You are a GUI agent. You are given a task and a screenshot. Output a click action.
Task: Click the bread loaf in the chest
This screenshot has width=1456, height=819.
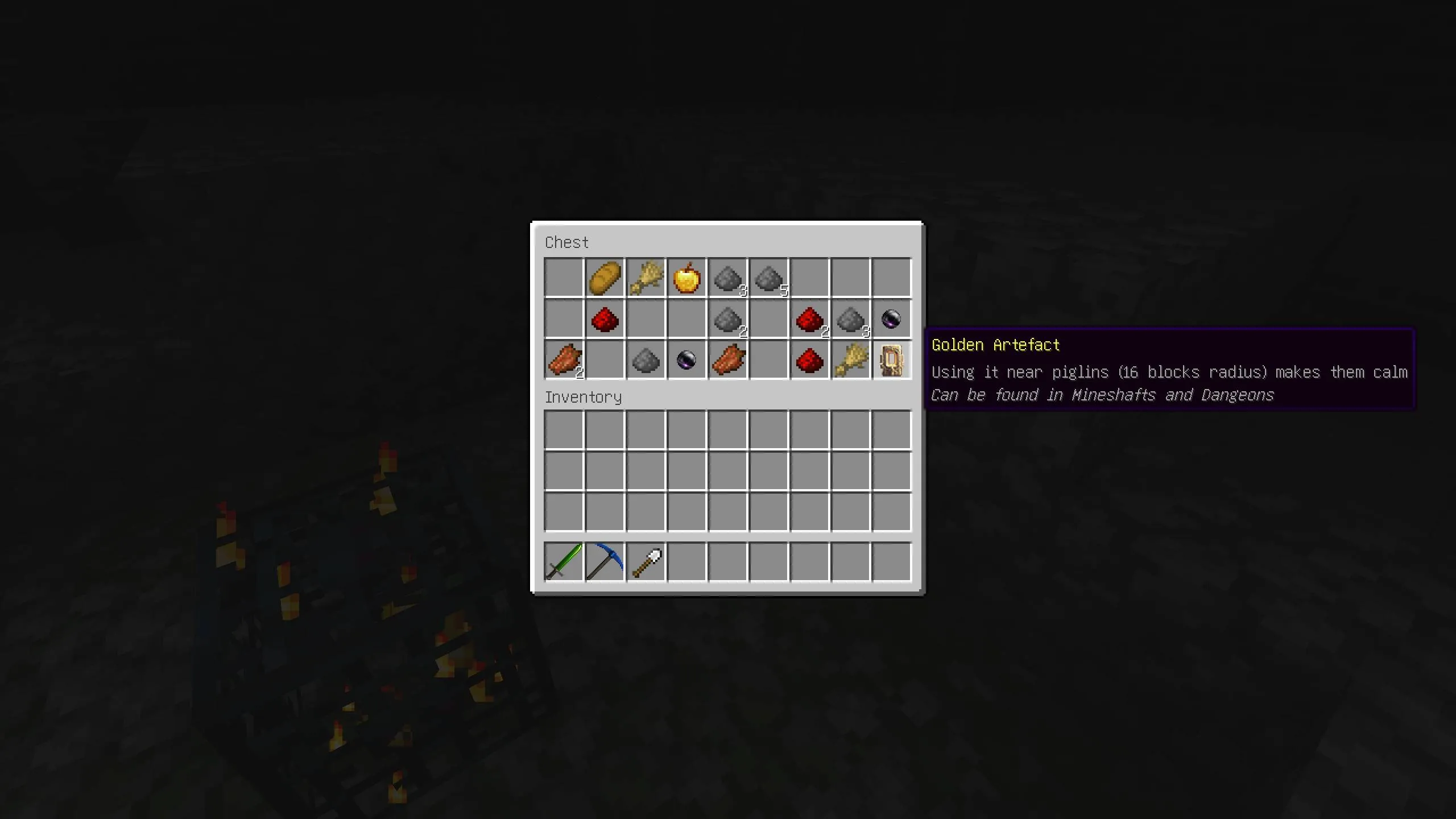604,278
